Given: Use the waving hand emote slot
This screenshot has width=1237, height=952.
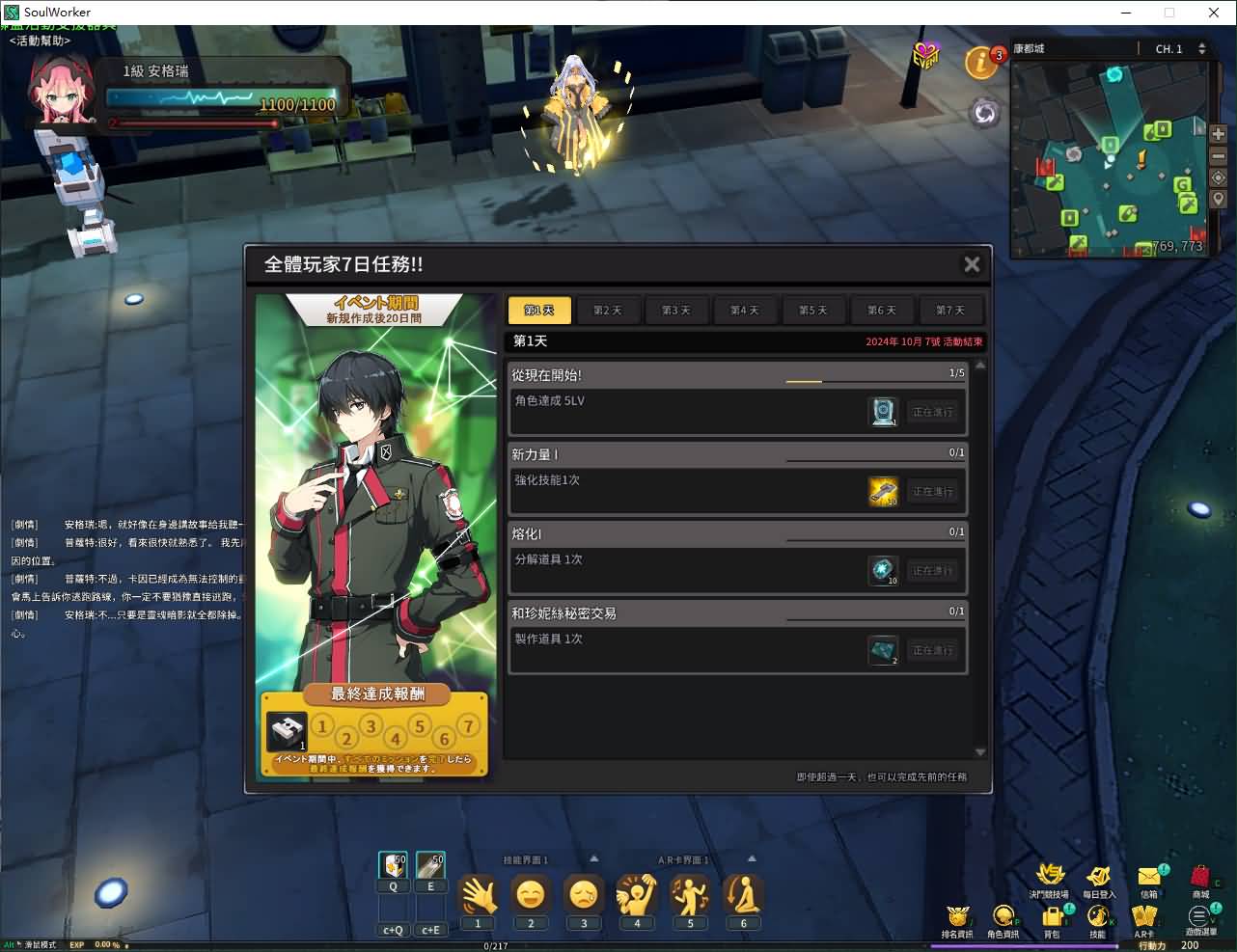Looking at the screenshot, I should tap(478, 895).
